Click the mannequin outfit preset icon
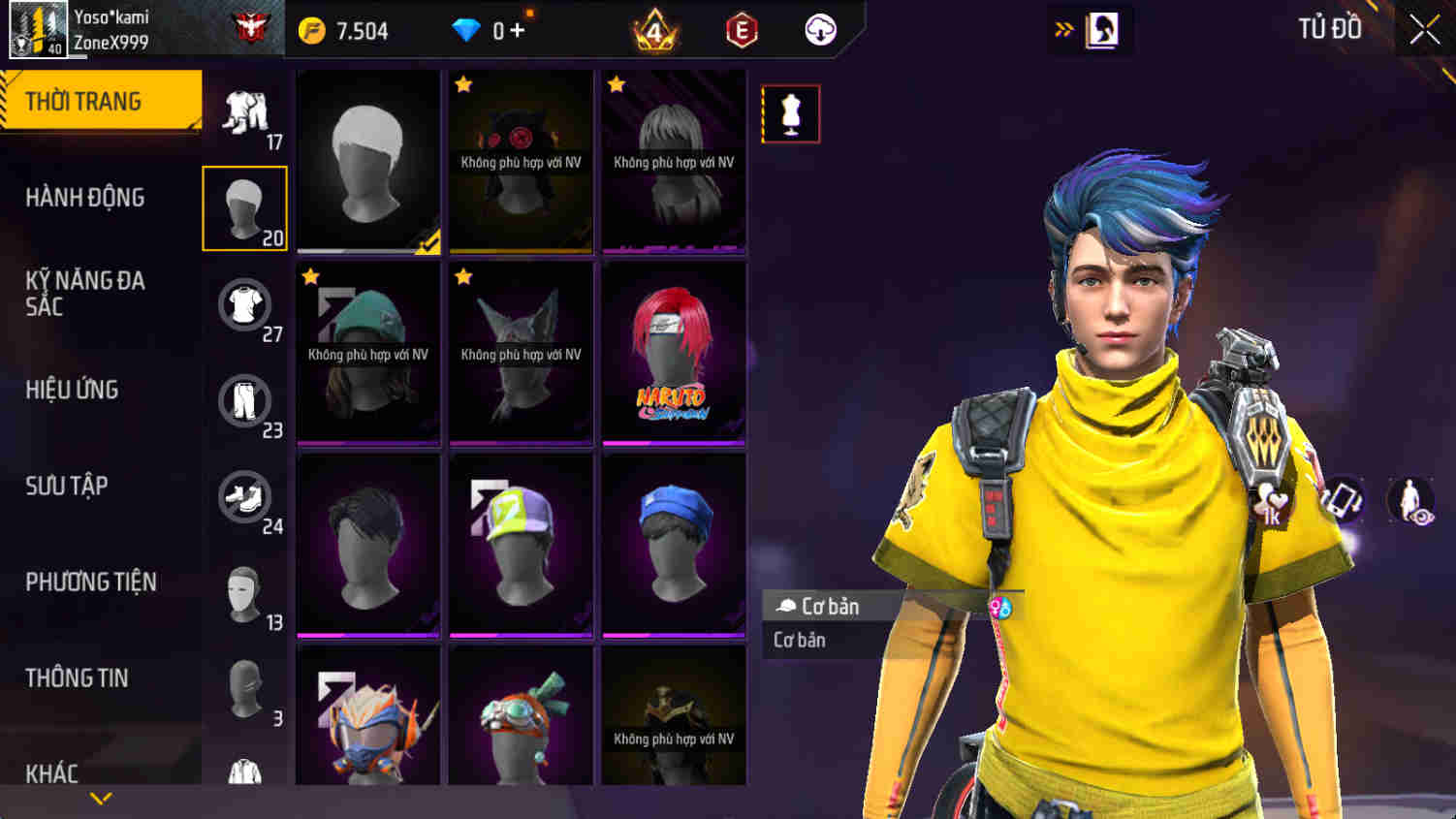The height and width of the screenshot is (819, 1456). point(790,112)
